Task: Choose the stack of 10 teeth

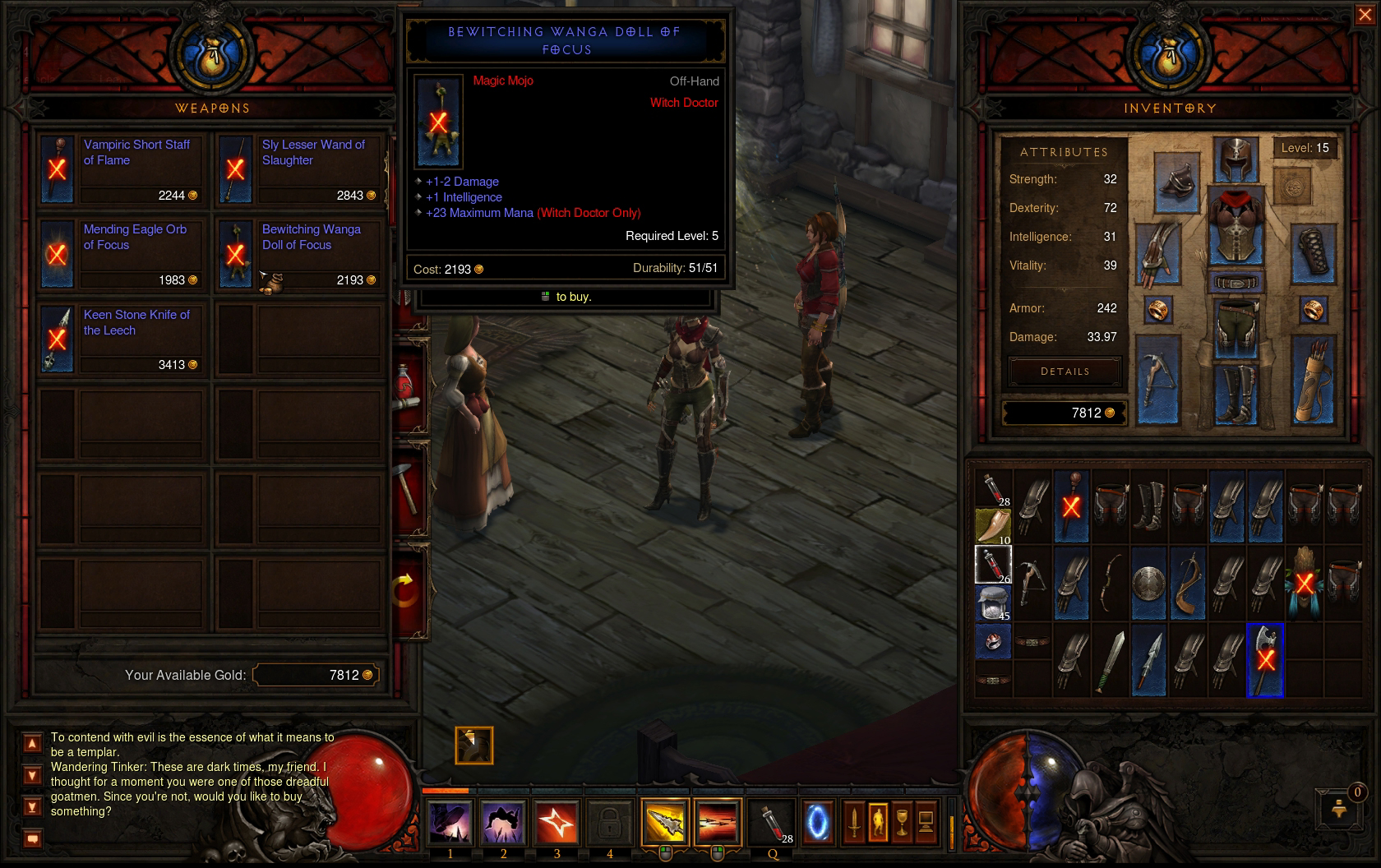Action: coord(993,526)
